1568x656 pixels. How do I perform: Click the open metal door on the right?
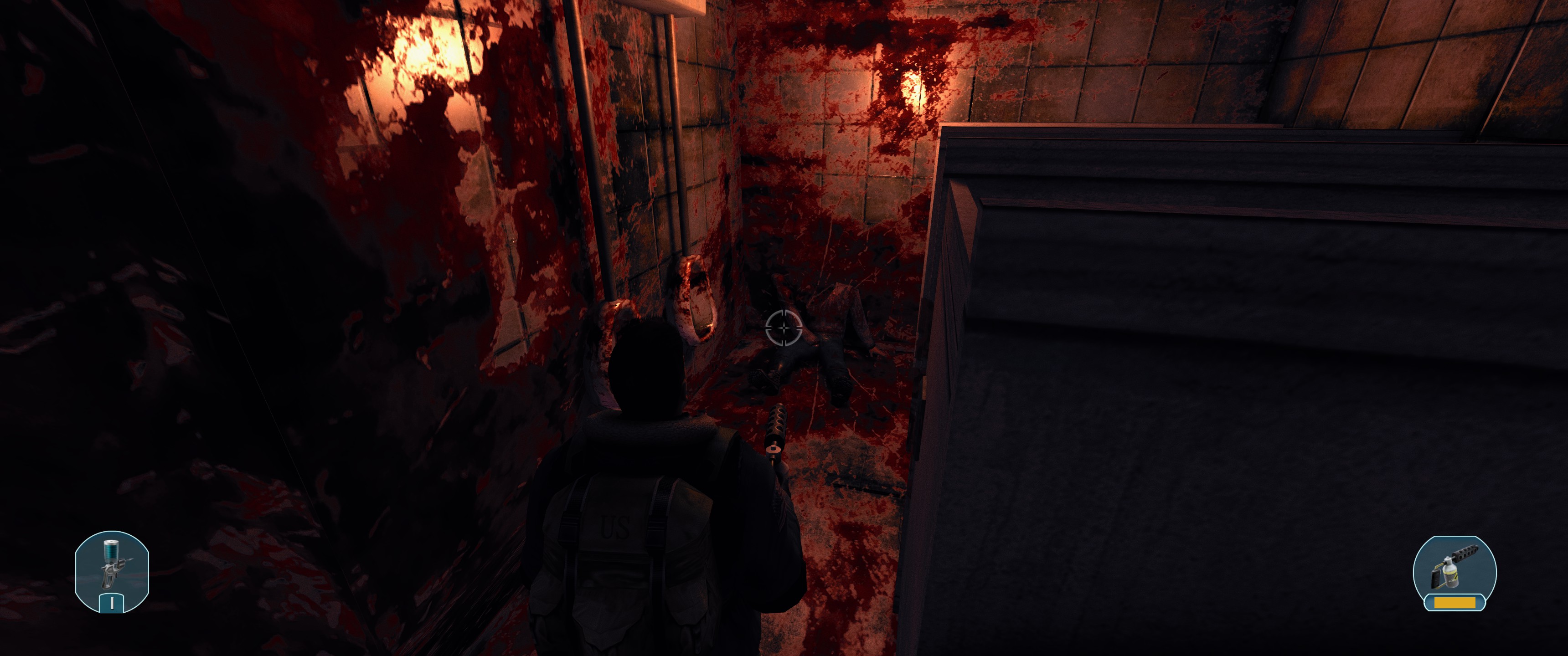pos(1156,304)
